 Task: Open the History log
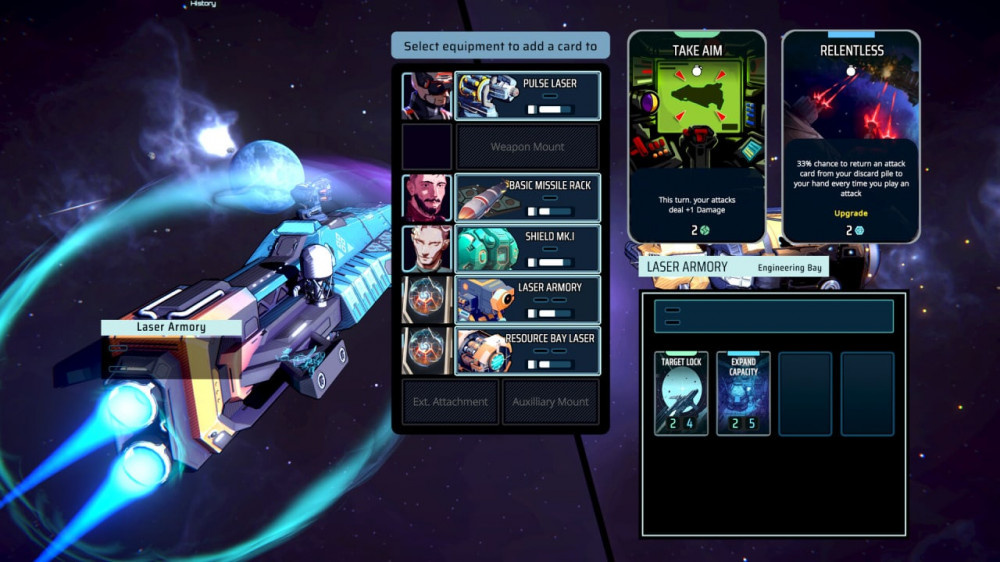(202, 4)
